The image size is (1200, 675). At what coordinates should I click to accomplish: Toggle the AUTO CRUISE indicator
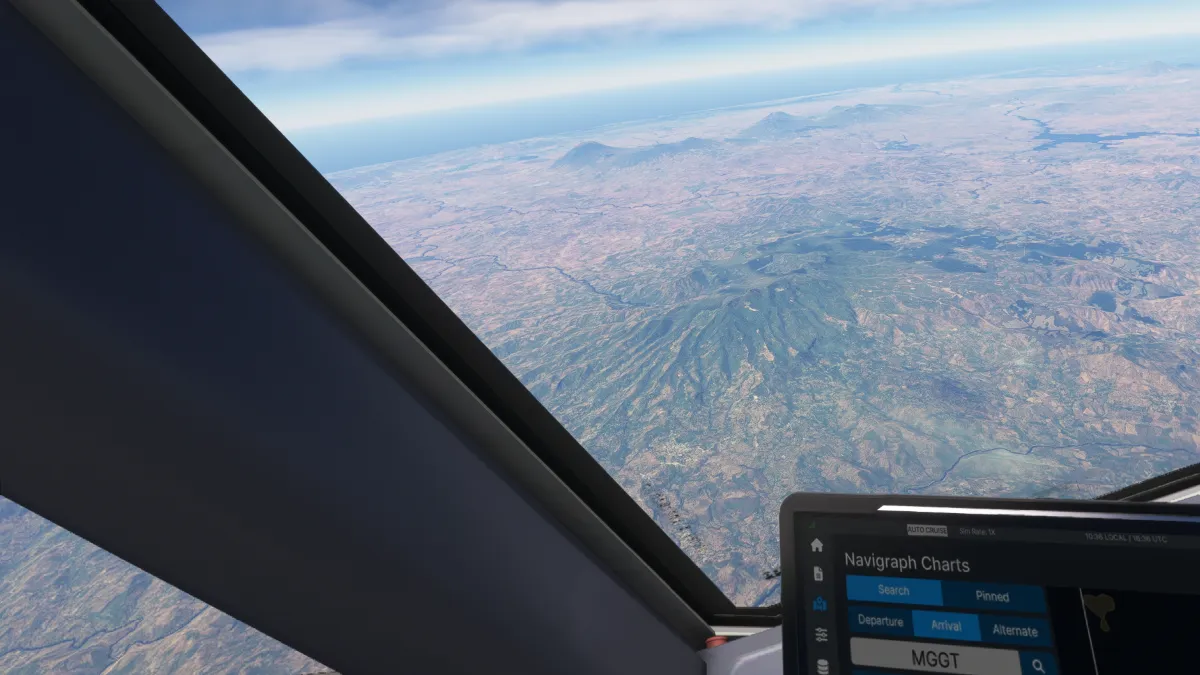point(926,530)
